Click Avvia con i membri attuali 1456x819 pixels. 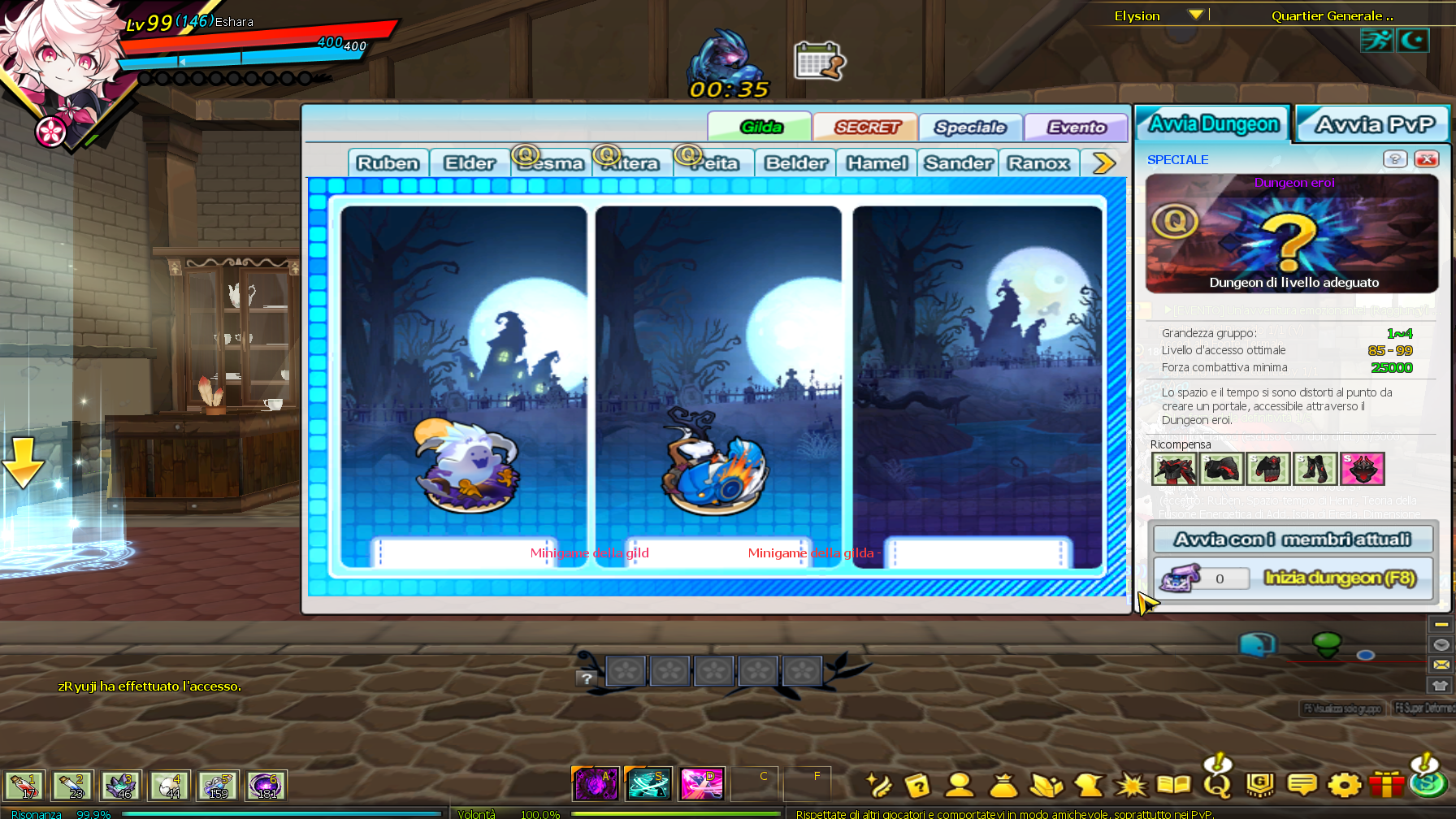[1292, 539]
